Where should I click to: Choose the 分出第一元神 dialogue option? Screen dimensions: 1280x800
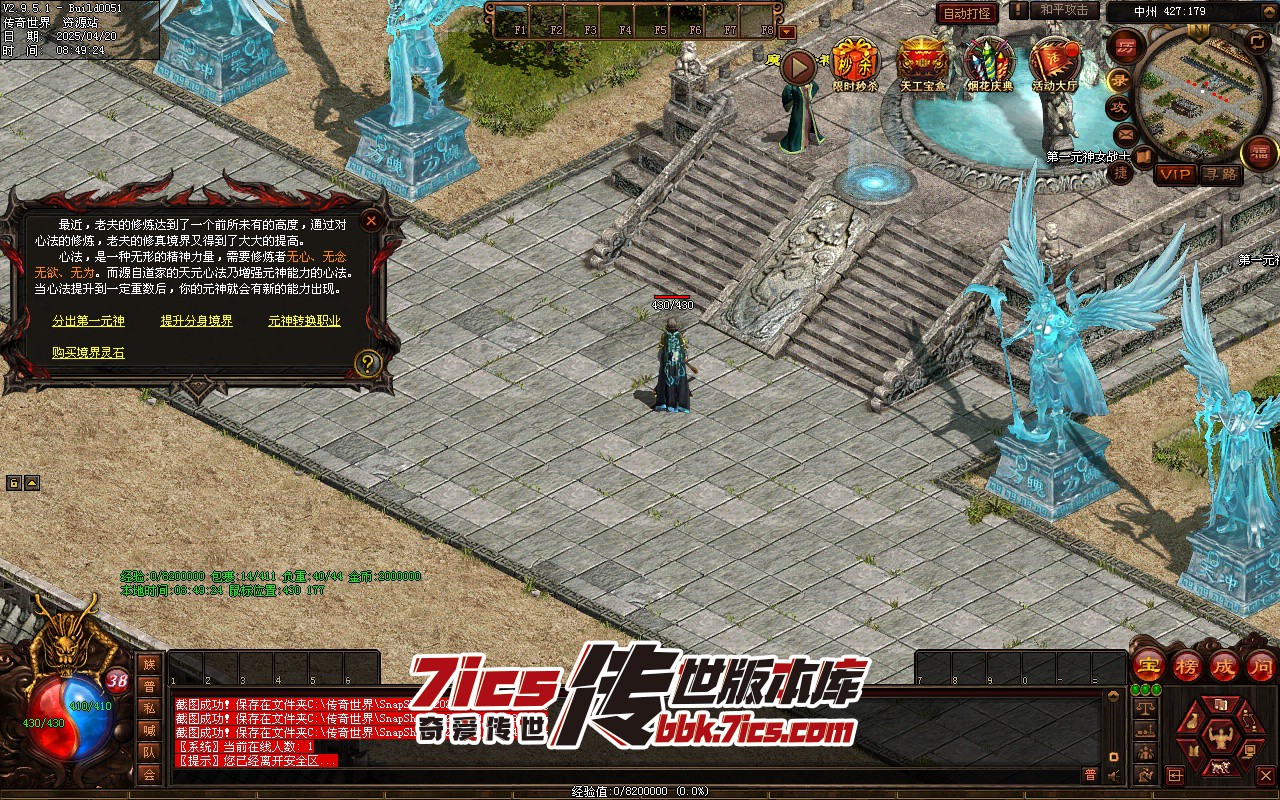89,321
